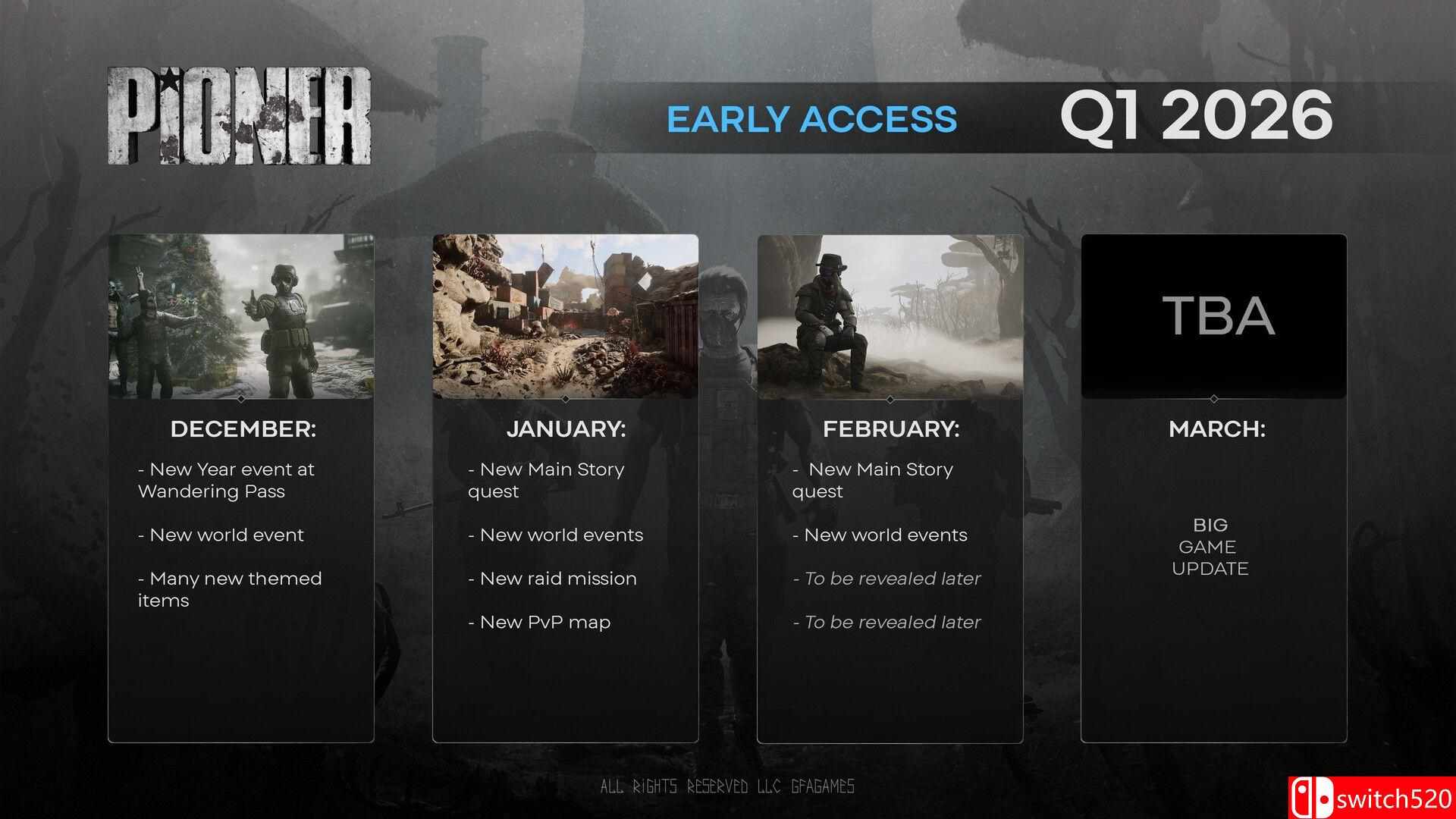Open the switch520 watermark logo
Screen dimensions: 1456x819
1371,799
